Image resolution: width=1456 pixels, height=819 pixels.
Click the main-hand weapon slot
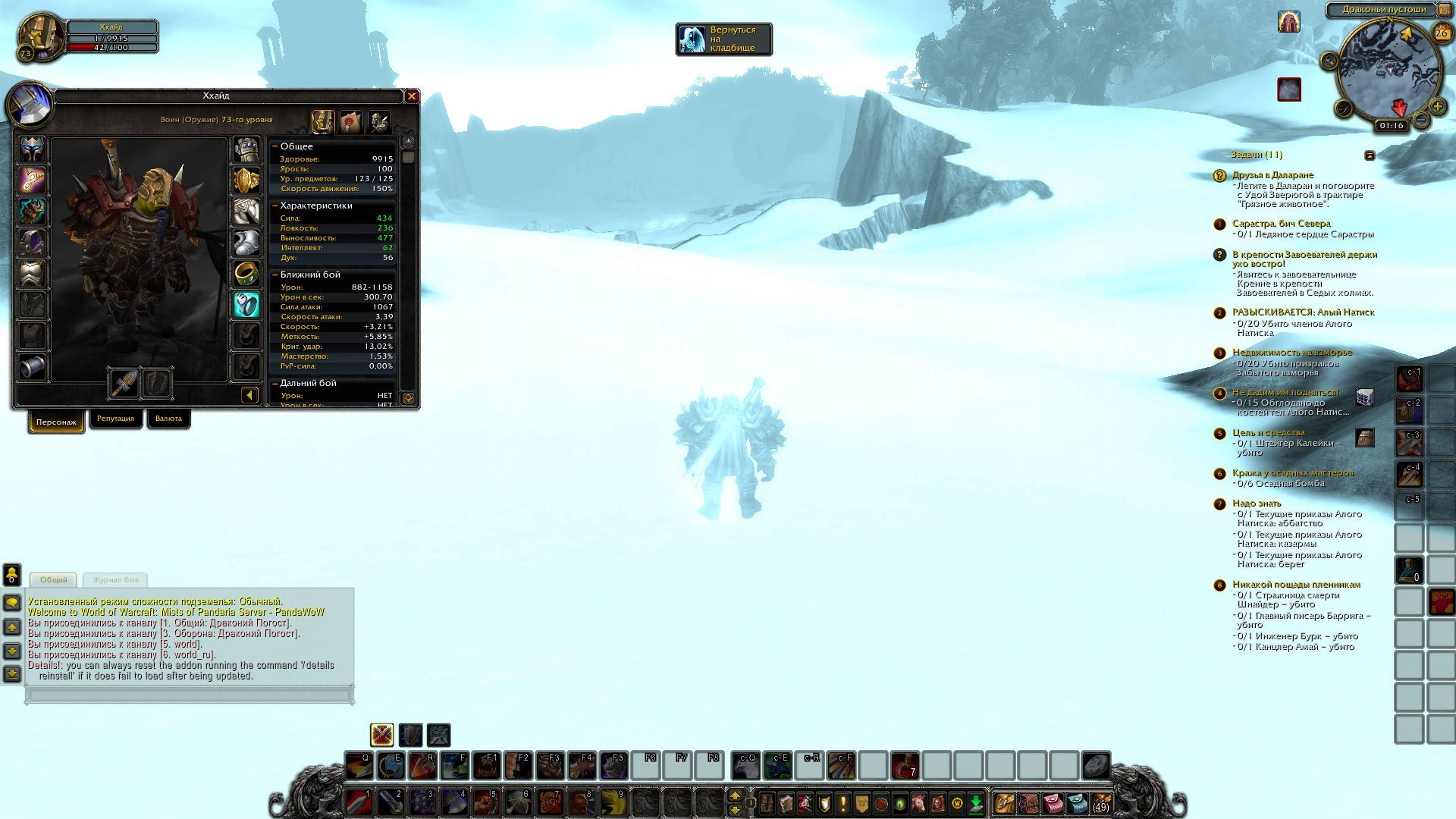pyautogui.click(x=124, y=383)
